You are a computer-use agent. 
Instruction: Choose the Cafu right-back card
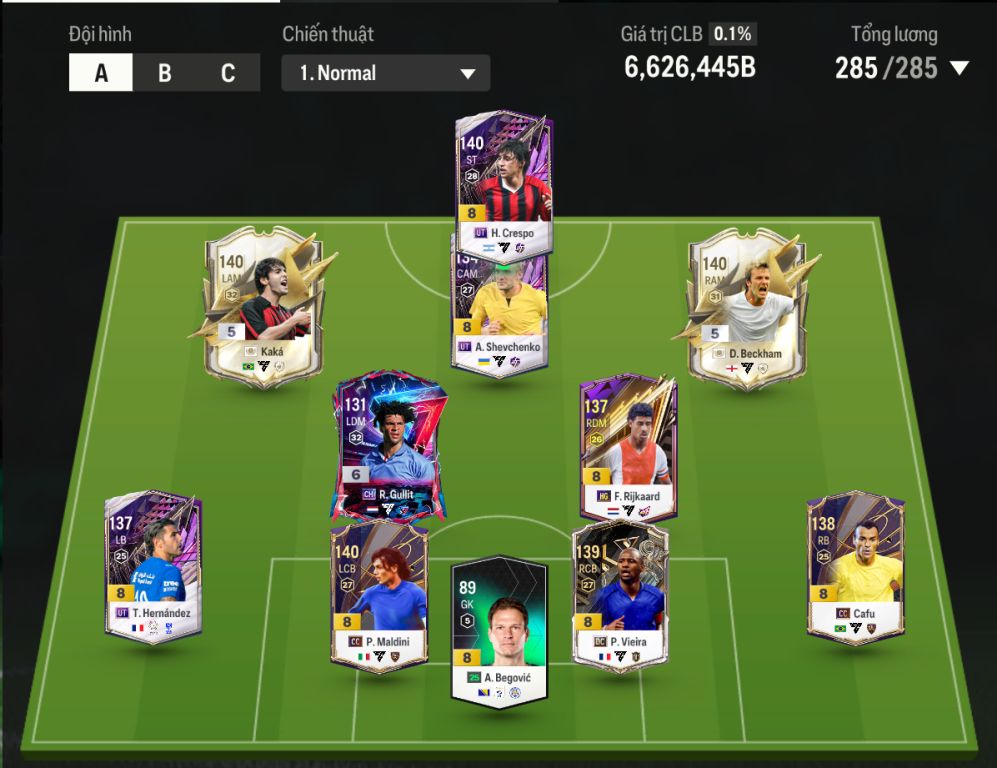(856, 565)
